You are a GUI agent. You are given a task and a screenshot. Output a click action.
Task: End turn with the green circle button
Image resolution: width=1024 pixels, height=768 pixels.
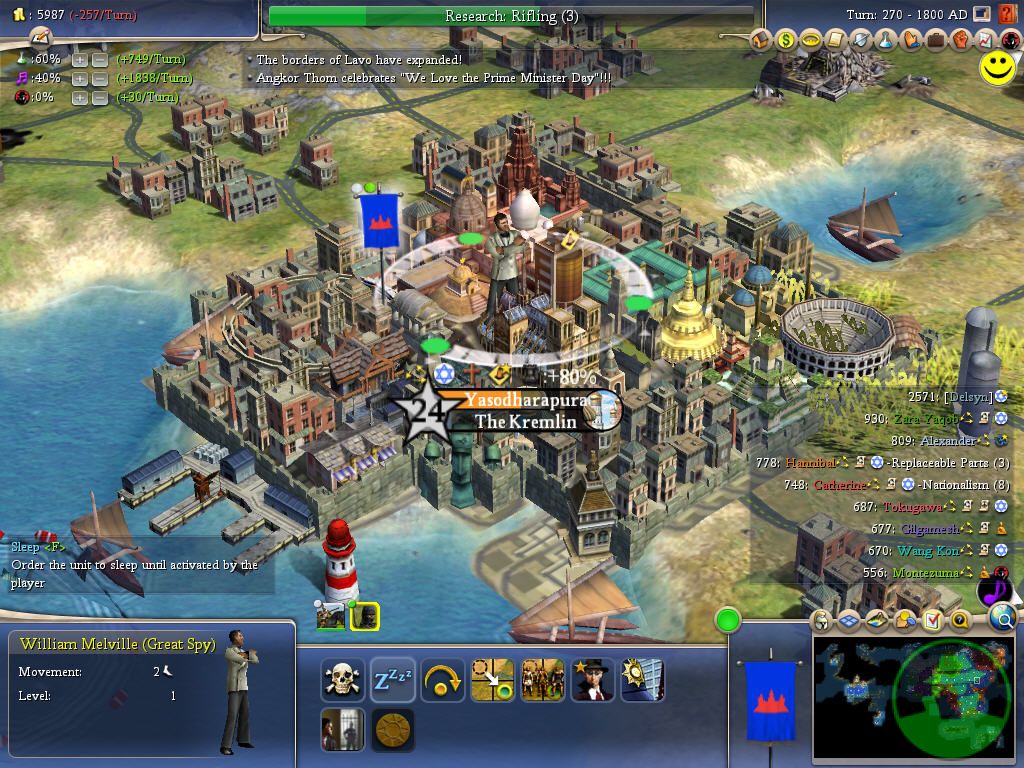728,620
